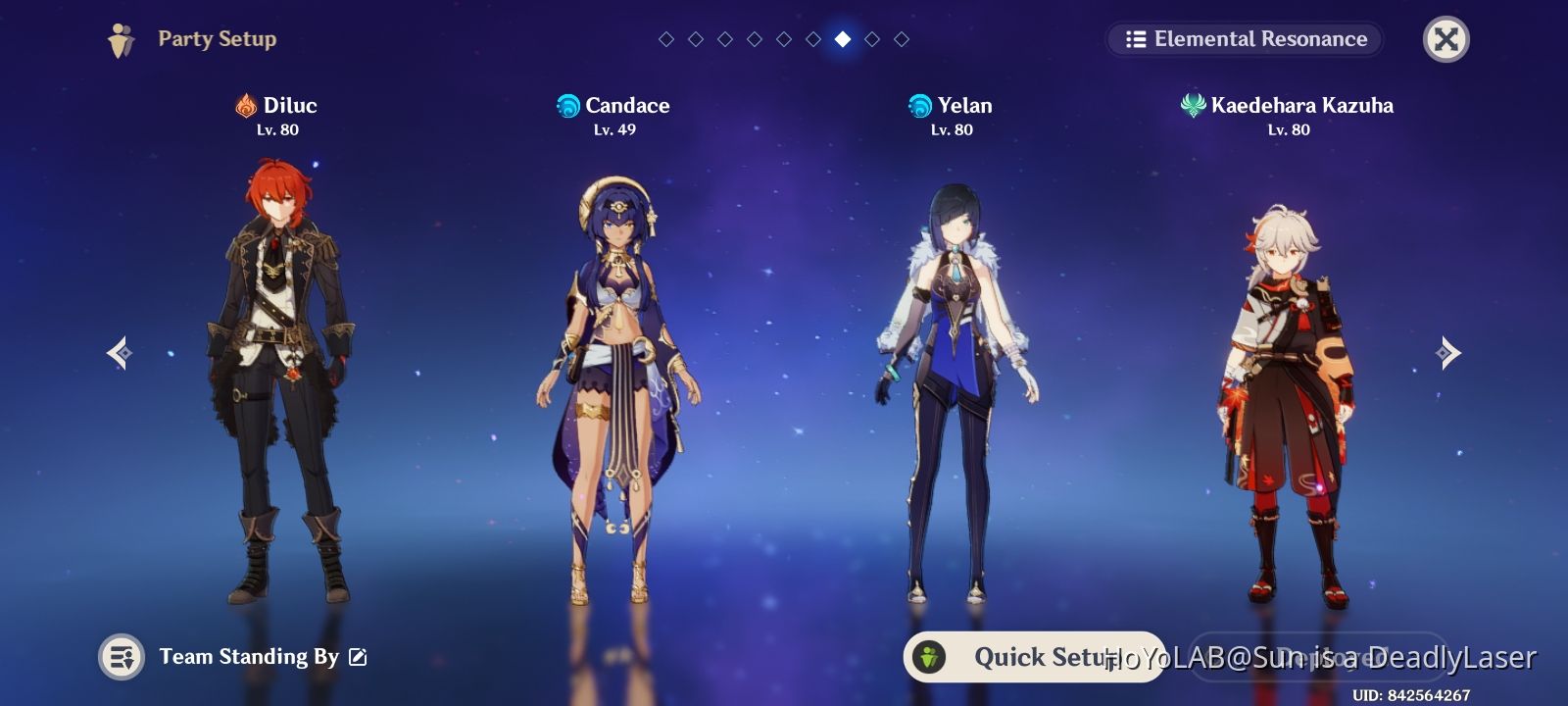Select the currently active filled page diamond
Viewport: 1568px width, 706px height.
point(842,40)
